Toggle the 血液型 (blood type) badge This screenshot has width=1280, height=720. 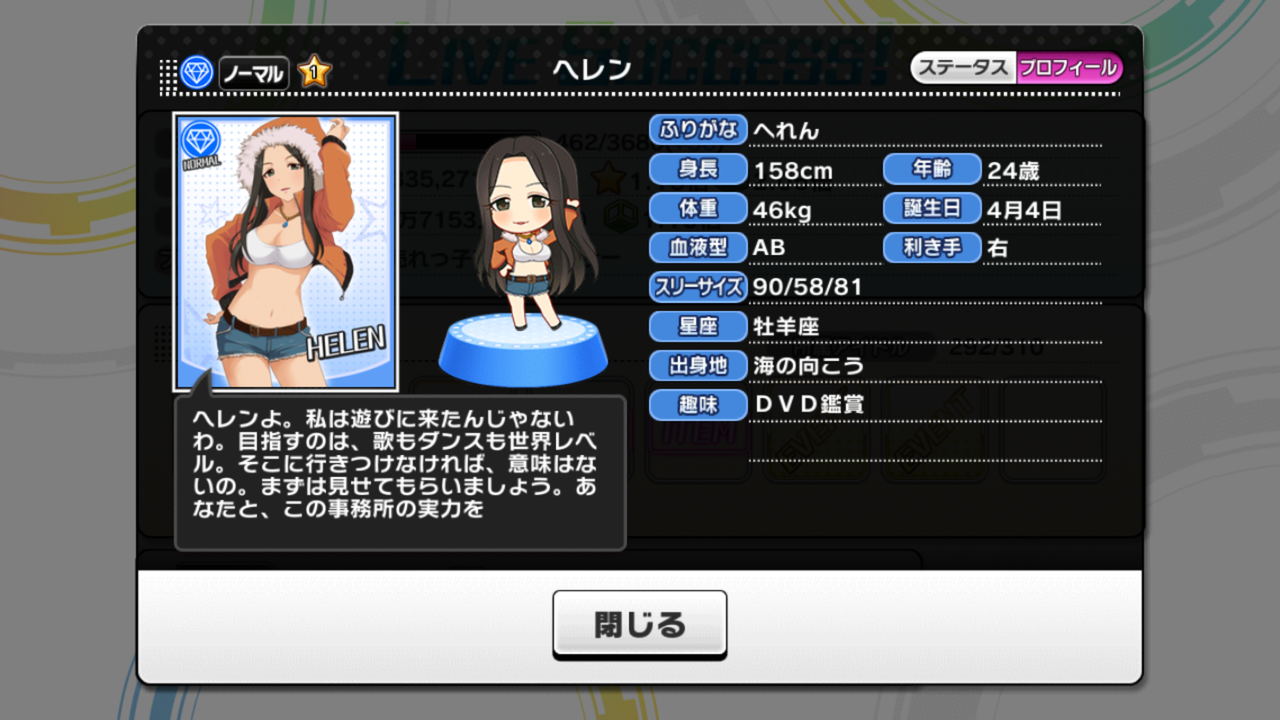coord(697,247)
